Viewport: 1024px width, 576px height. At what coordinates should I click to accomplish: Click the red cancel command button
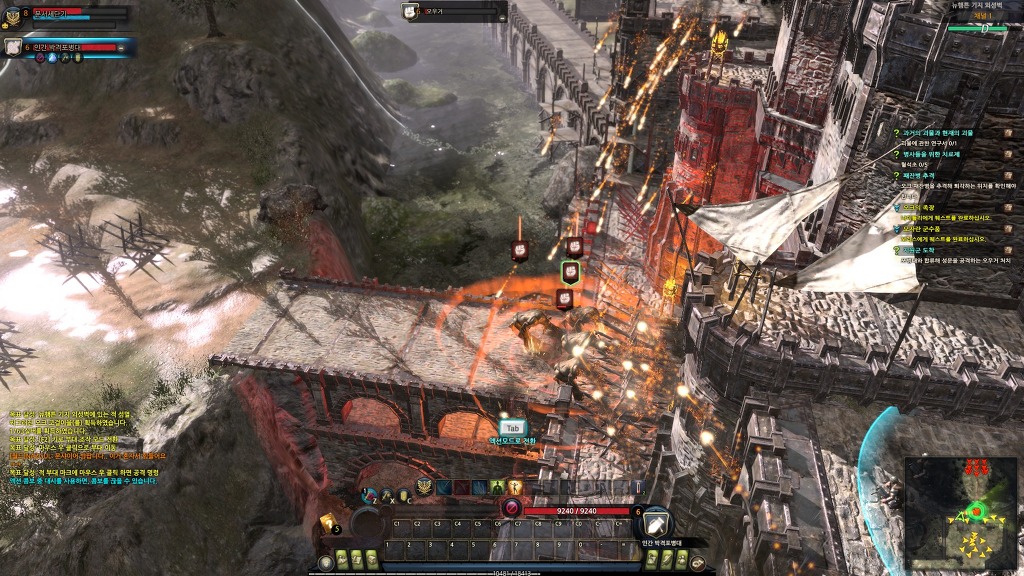512,509
